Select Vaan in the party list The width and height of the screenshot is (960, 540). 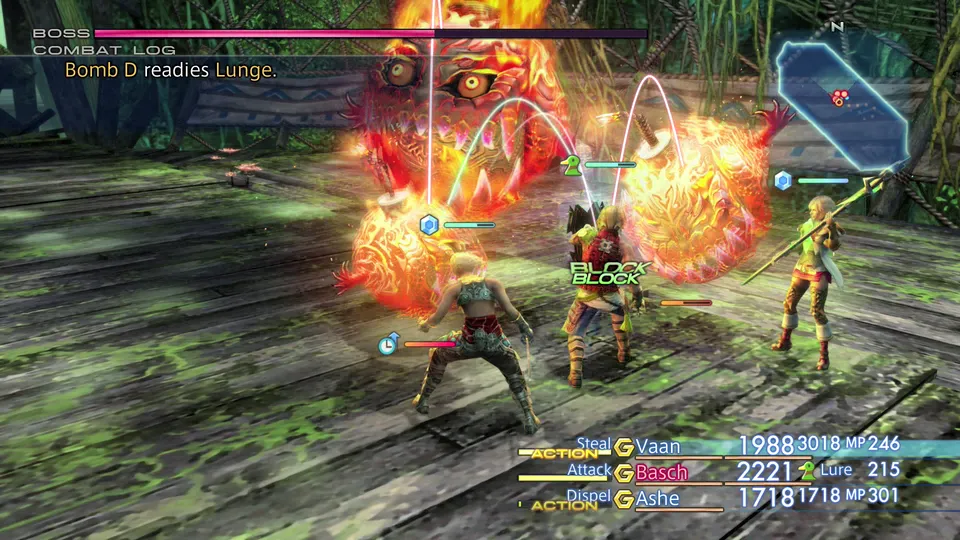point(657,446)
